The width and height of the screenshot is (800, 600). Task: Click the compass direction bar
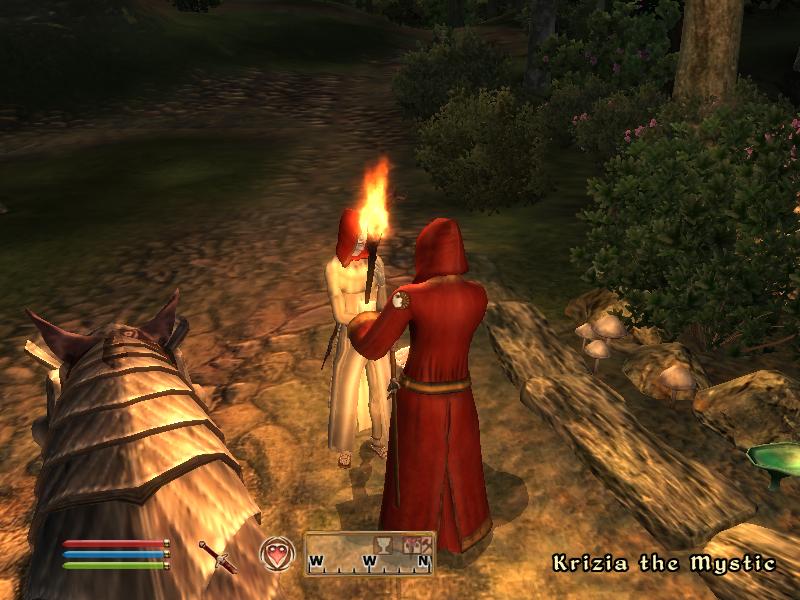coord(369,555)
